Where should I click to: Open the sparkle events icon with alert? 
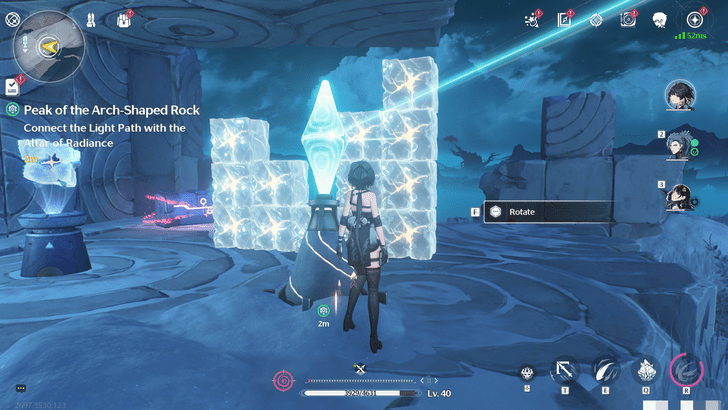point(531,19)
